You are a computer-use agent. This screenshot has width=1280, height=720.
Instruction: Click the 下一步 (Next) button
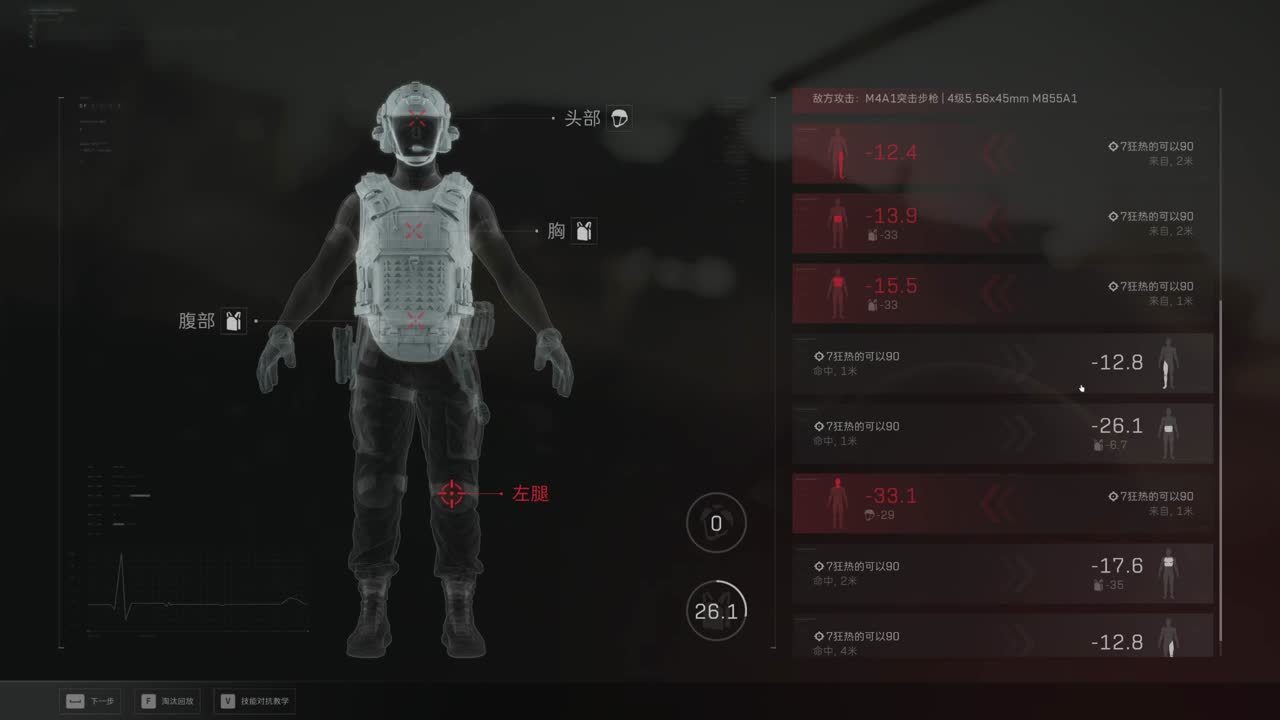coord(90,701)
